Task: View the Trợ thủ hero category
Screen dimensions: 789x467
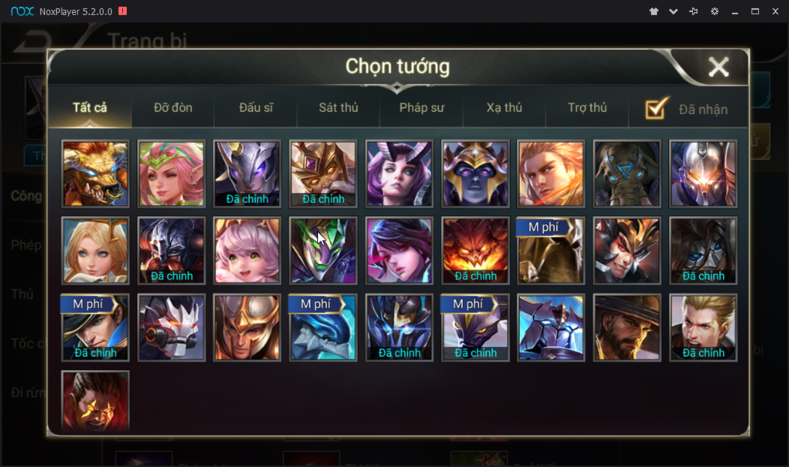Action: point(587,108)
